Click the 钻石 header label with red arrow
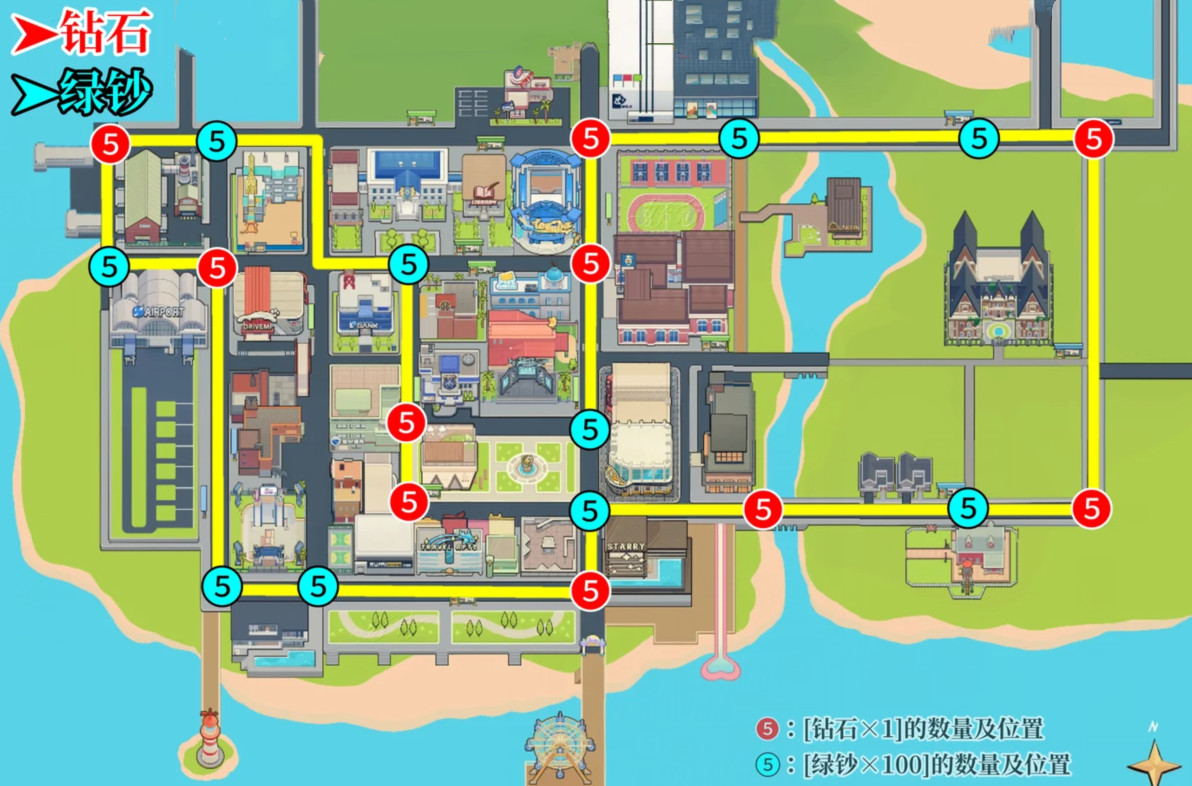 pyautogui.click(x=82, y=34)
